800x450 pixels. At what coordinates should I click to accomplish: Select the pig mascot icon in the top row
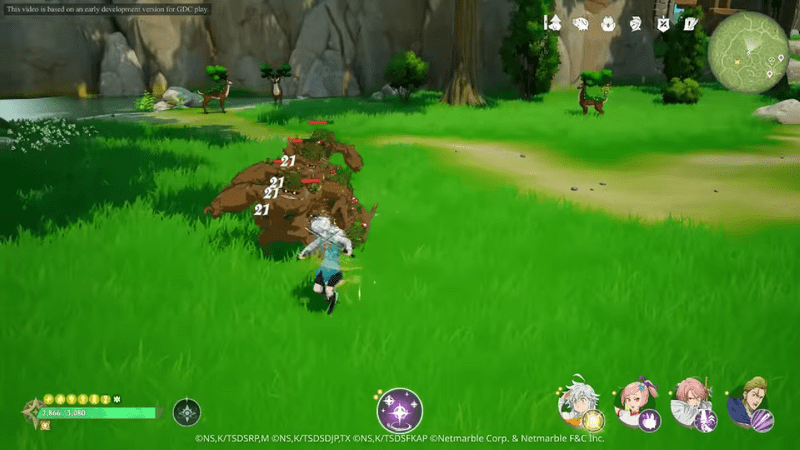pyautogui.click(x=608, y=22)
